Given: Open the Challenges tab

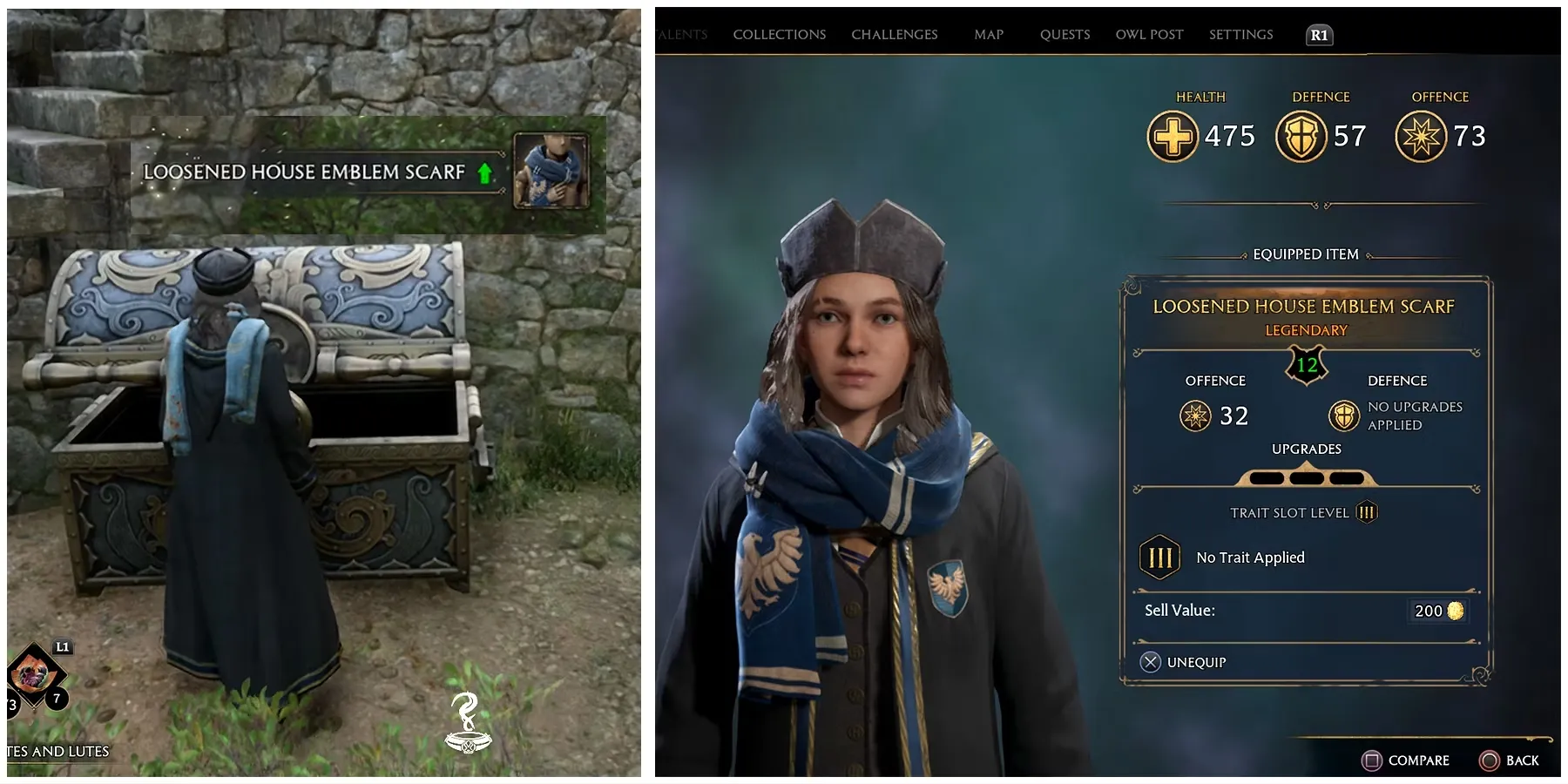Looking at the screenshot, I should point(894,35).
